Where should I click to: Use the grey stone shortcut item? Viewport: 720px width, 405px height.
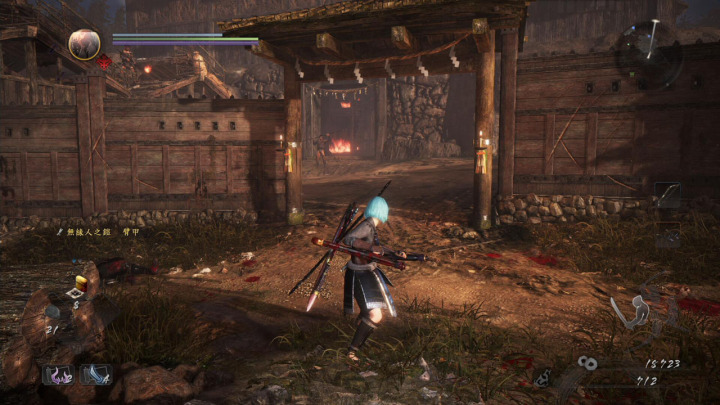pyautogui.click(x=51, y=312)
